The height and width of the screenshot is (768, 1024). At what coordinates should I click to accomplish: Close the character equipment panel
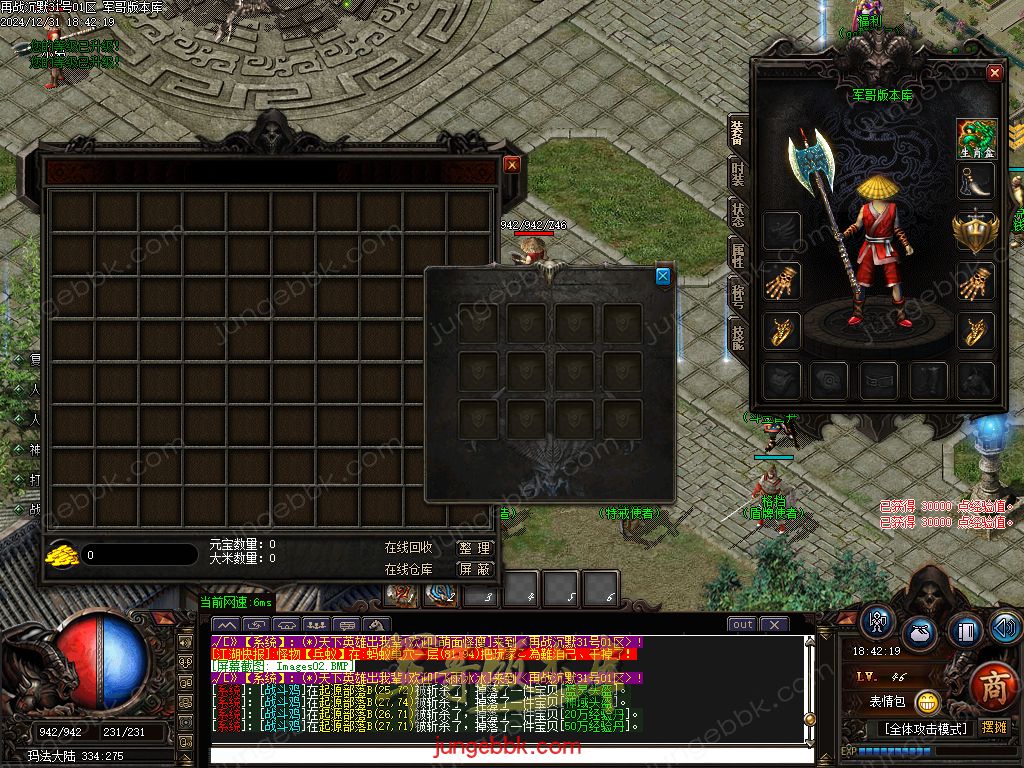click(x=994, y=73)
